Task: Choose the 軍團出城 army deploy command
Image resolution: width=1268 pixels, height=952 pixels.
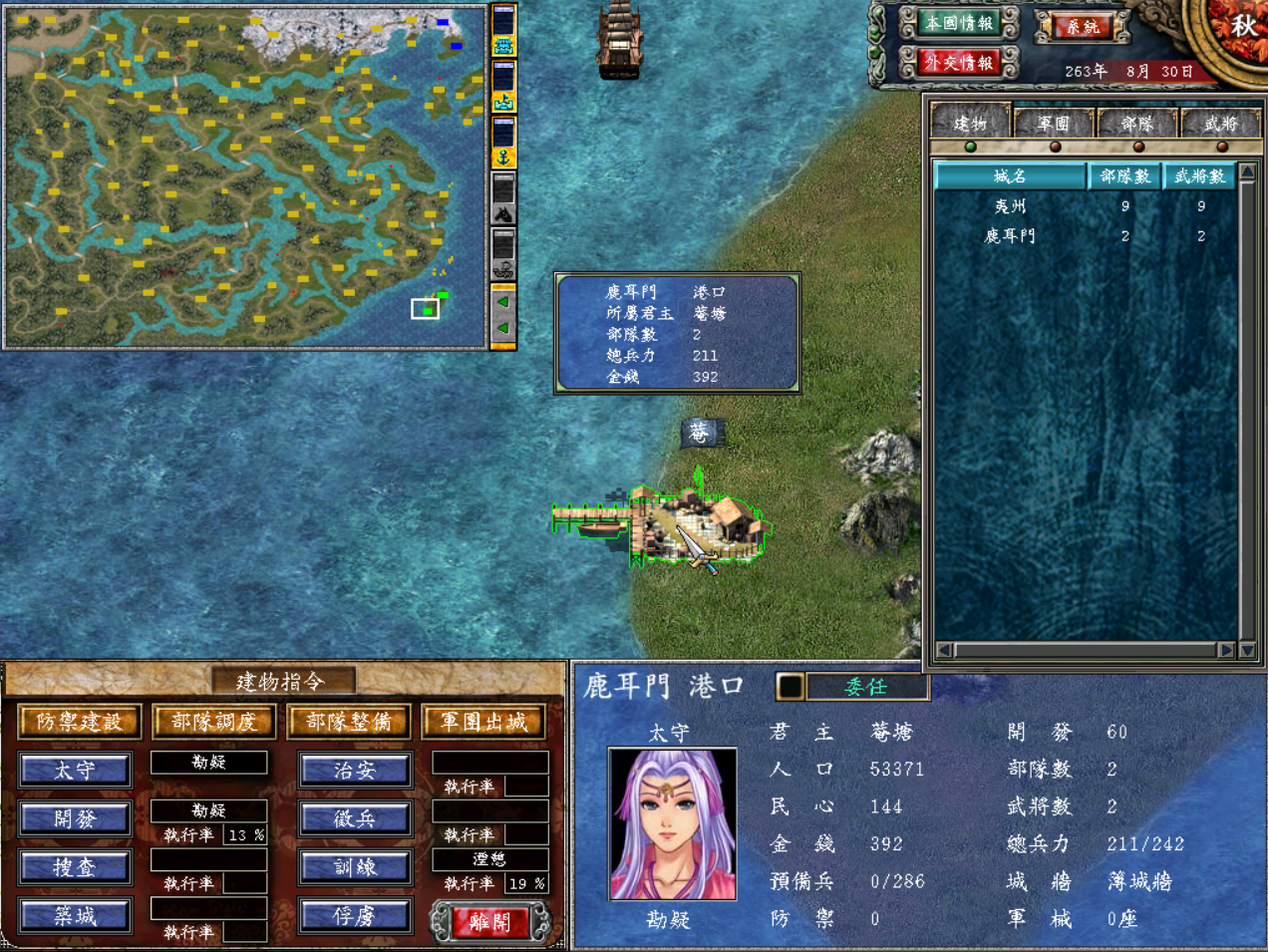Action: [483, 722]
